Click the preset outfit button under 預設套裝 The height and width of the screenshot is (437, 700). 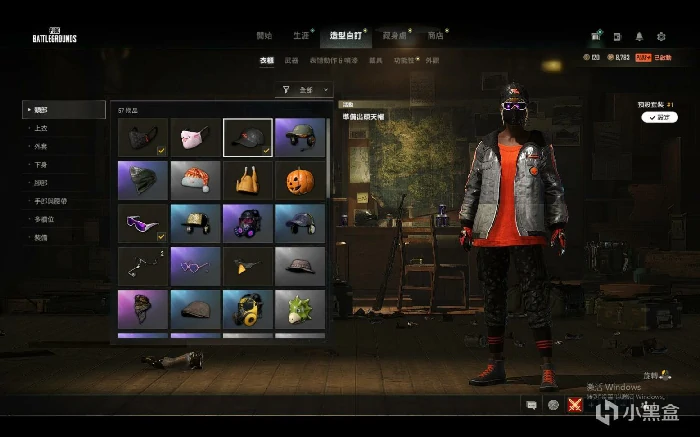click(661, 117)
